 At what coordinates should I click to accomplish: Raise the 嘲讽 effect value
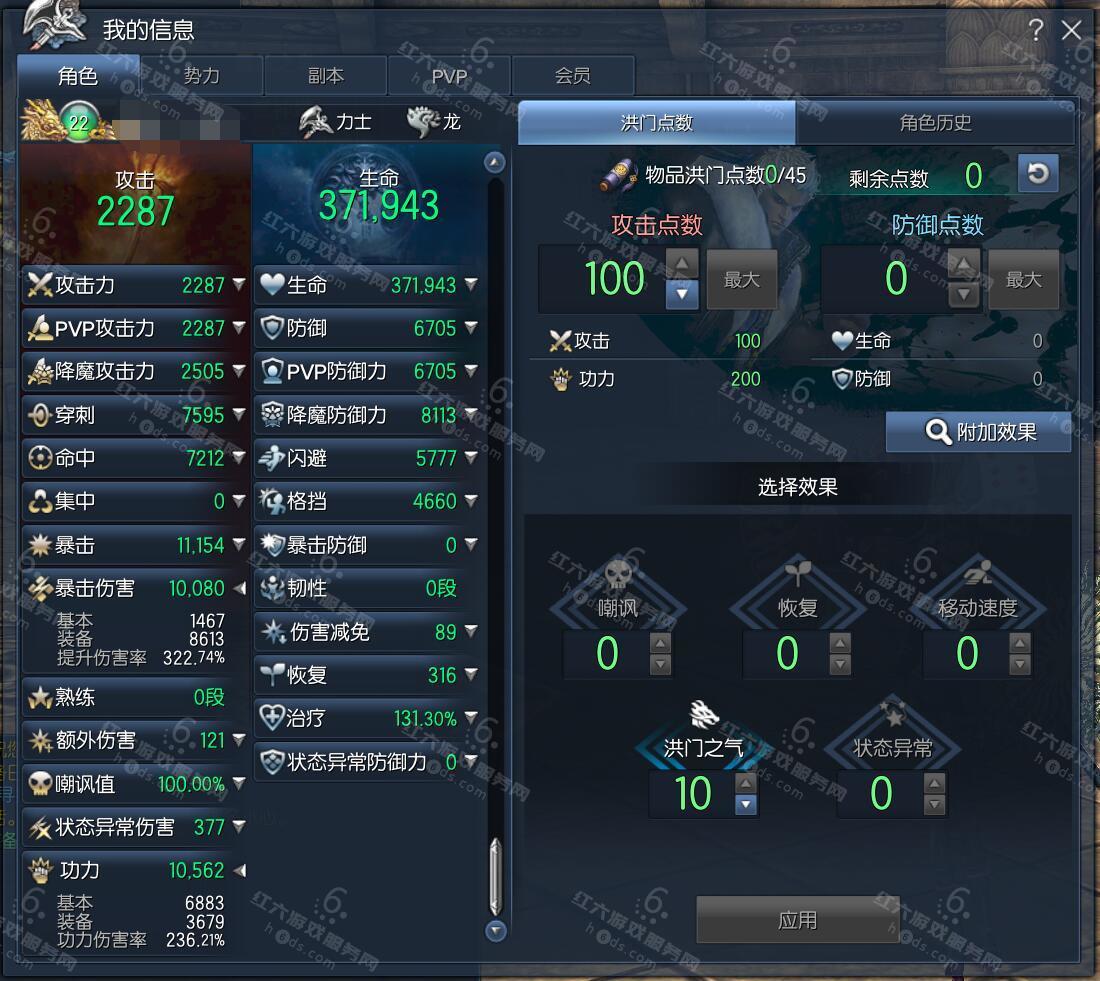tap(660, 643)
